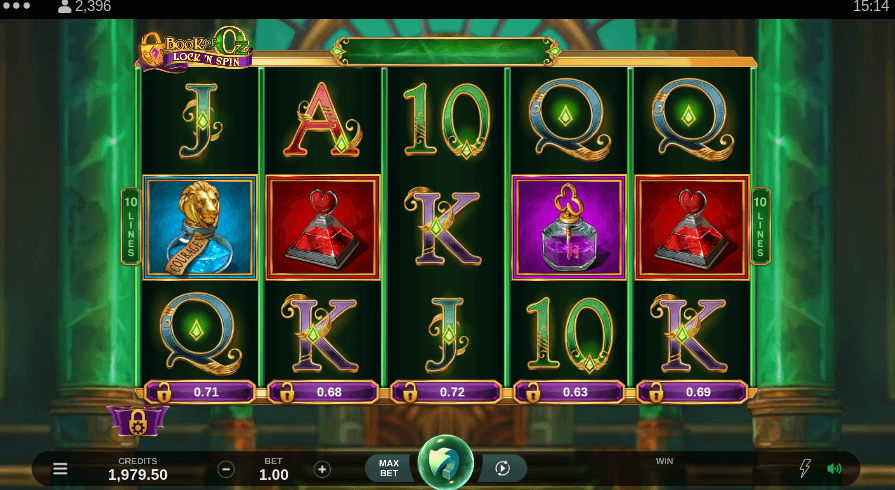The width and height of the screenshot is (895, 490).
Task: Mute the sound with the speaker icon
Action: click(x=834, y=468)
